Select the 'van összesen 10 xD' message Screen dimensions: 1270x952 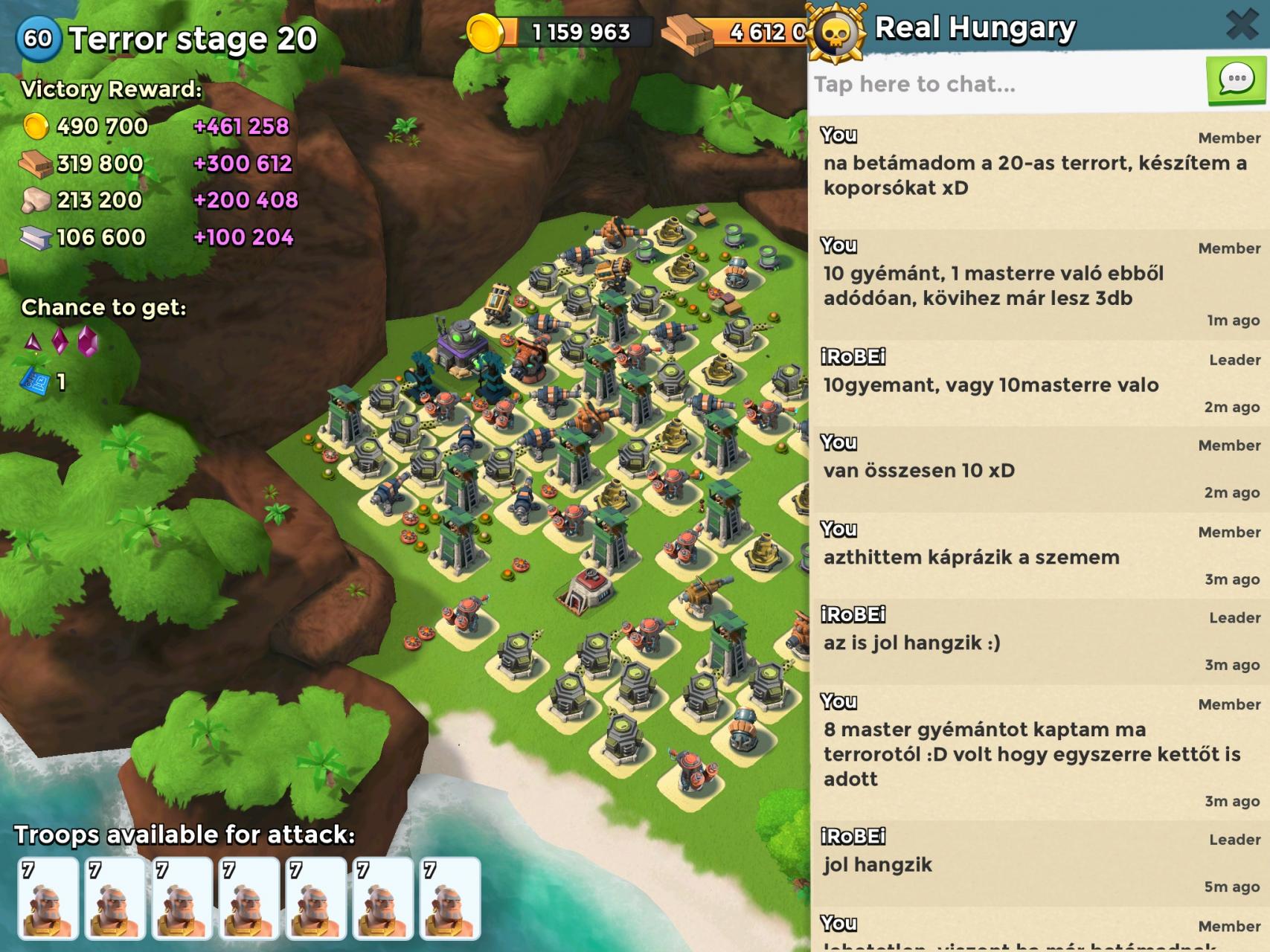1039,470
